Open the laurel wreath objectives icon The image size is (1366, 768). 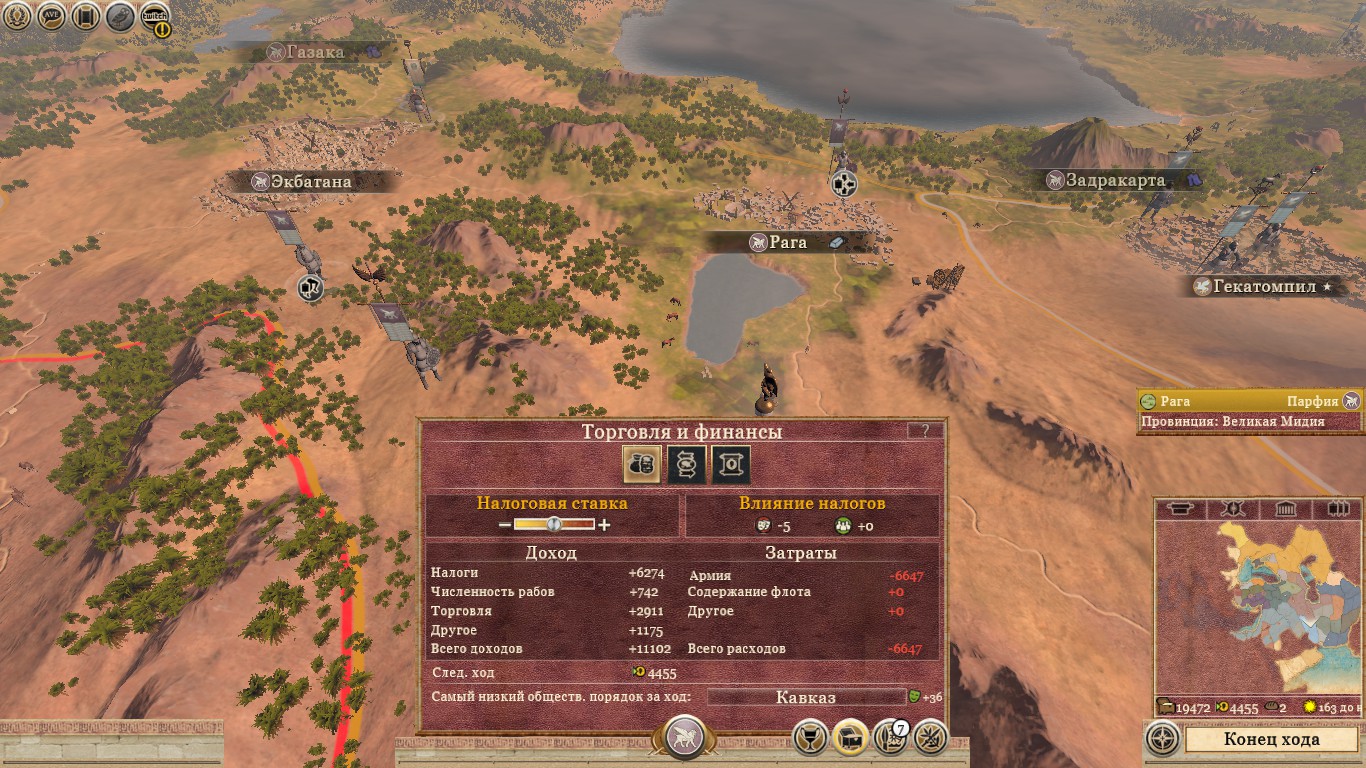(16, 16)
